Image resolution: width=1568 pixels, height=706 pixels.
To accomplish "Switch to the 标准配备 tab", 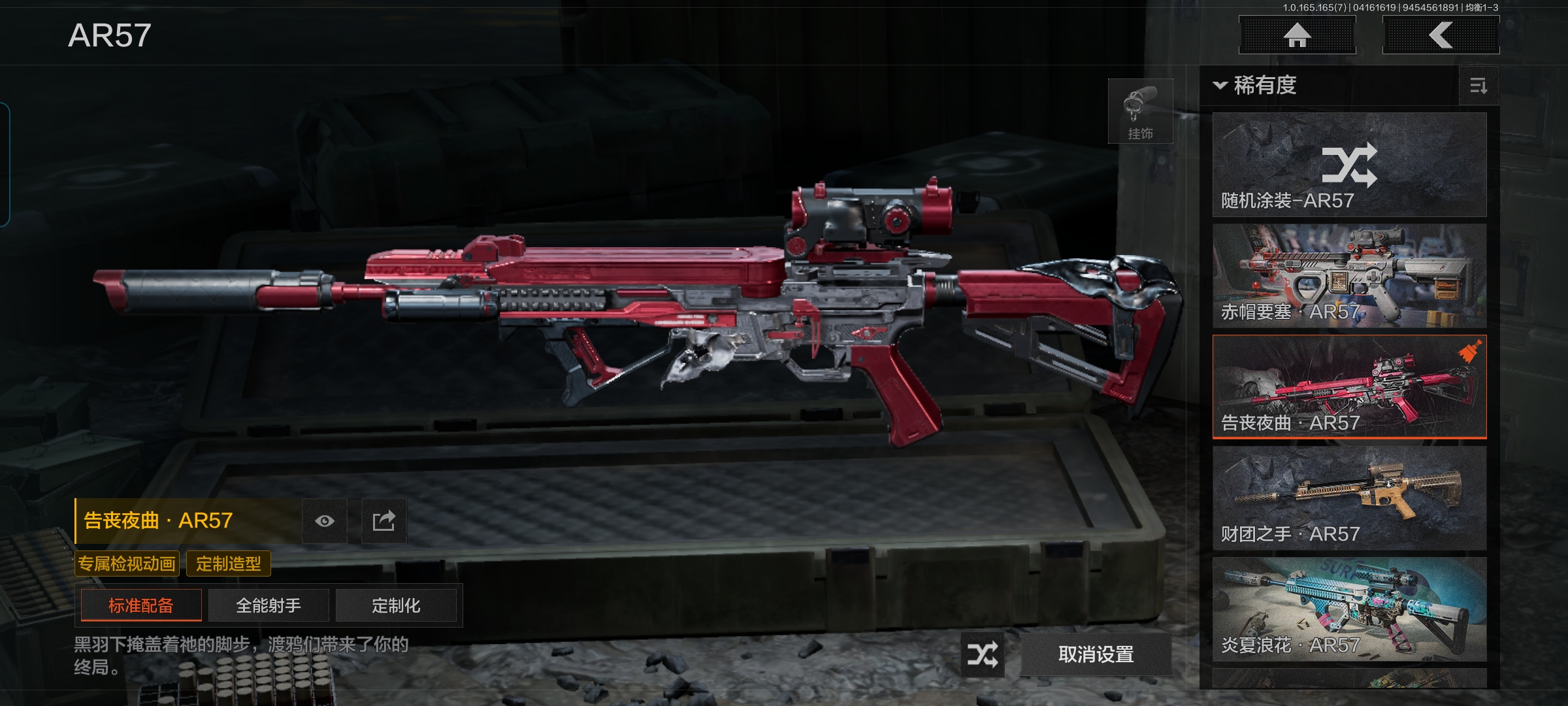I will (x=141, y=605).
